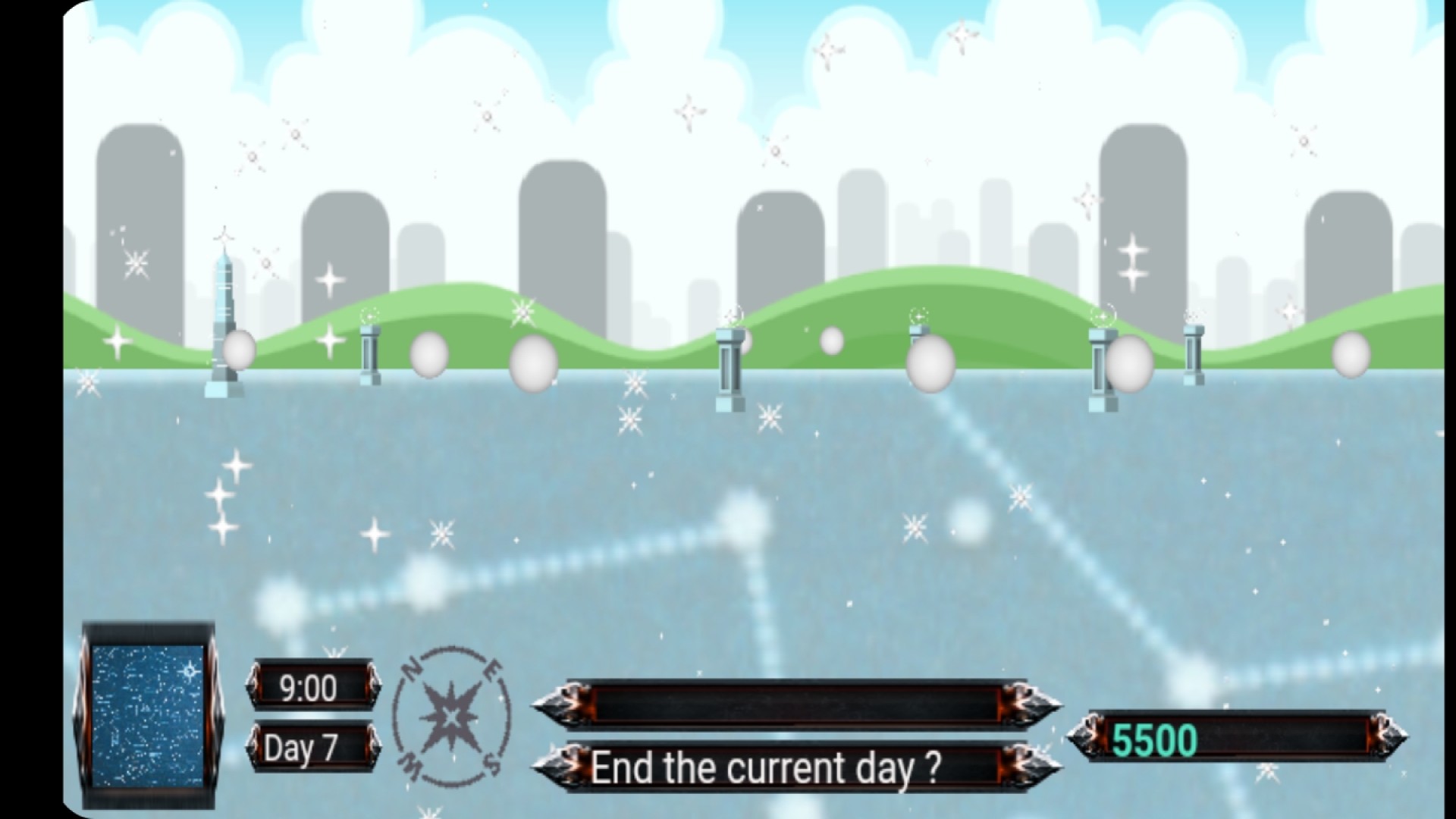Click the compass rose icon

pos(452,715)
